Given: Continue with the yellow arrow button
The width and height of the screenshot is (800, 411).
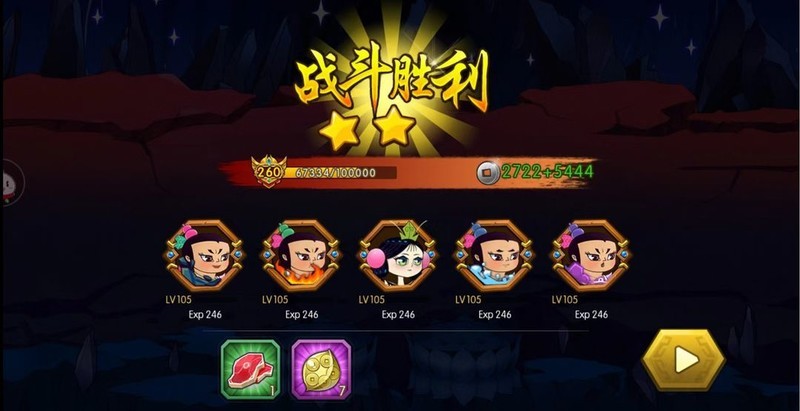Looking at the screenshot, I should [x=684, y=360].
